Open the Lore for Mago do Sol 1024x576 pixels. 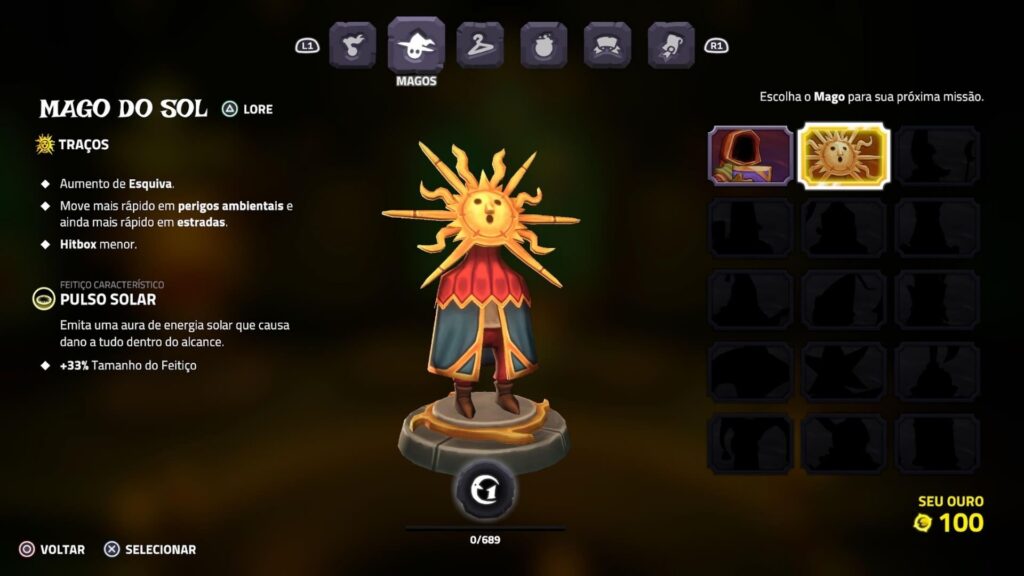[247, 109]
